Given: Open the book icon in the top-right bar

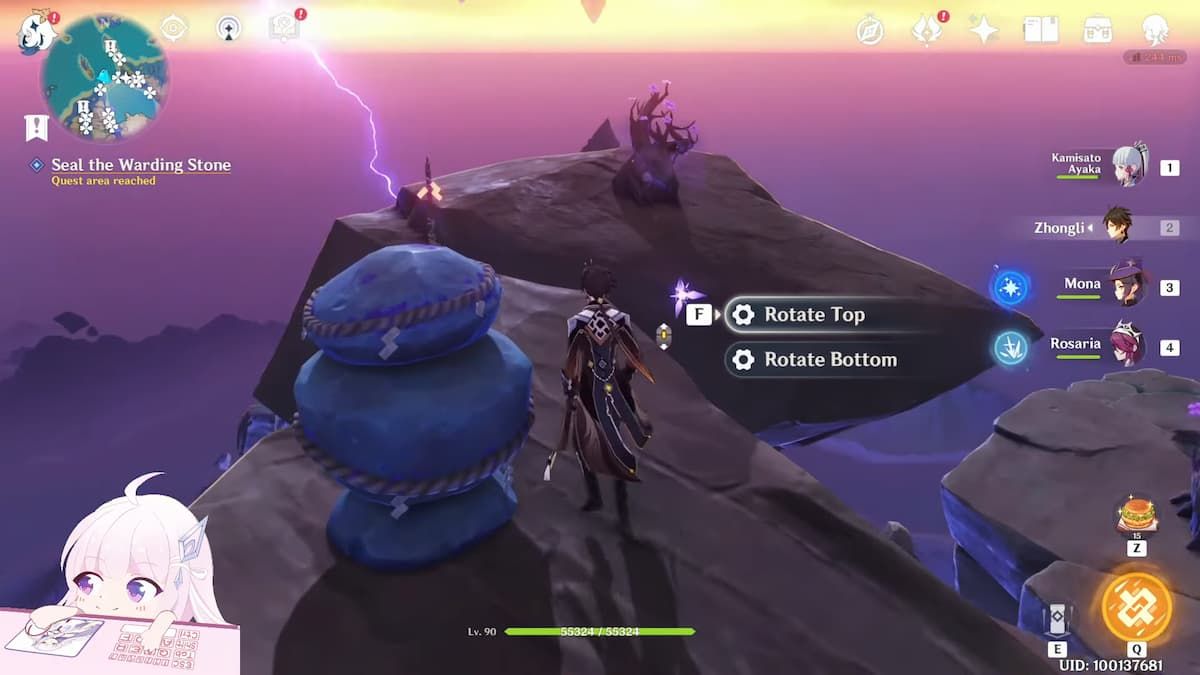Looking at the screenshot, I should tap(1040, 30).
